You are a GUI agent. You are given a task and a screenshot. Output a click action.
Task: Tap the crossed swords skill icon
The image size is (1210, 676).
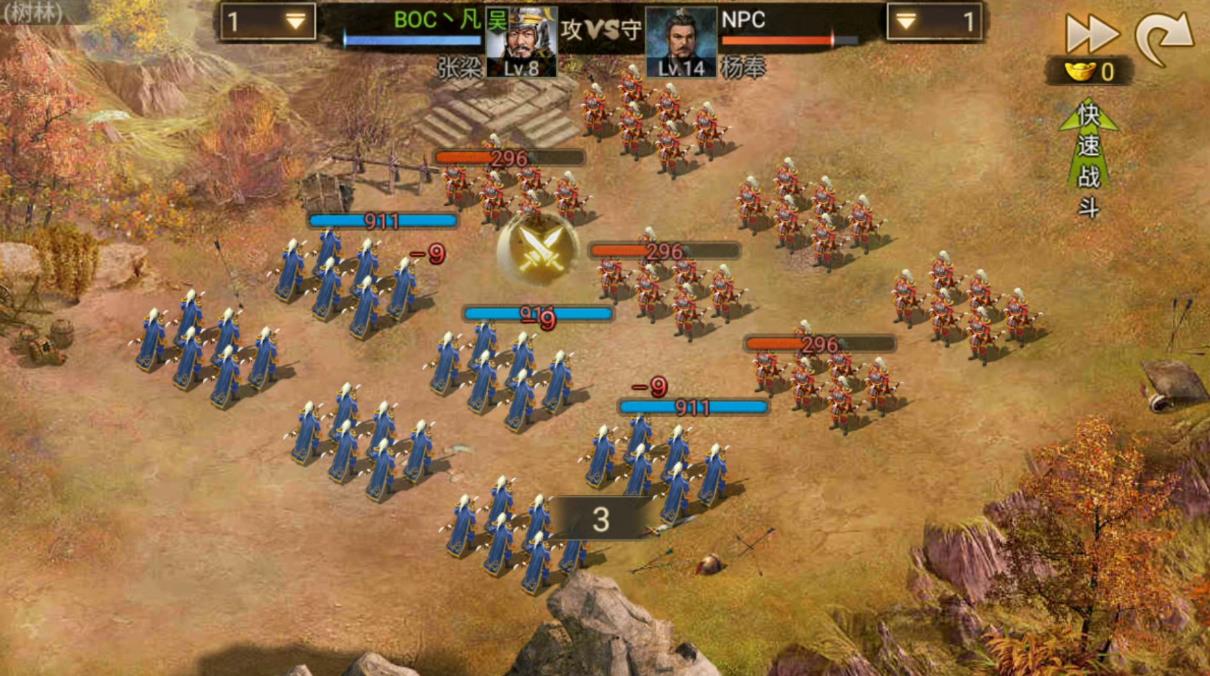[x=538, y=247]
